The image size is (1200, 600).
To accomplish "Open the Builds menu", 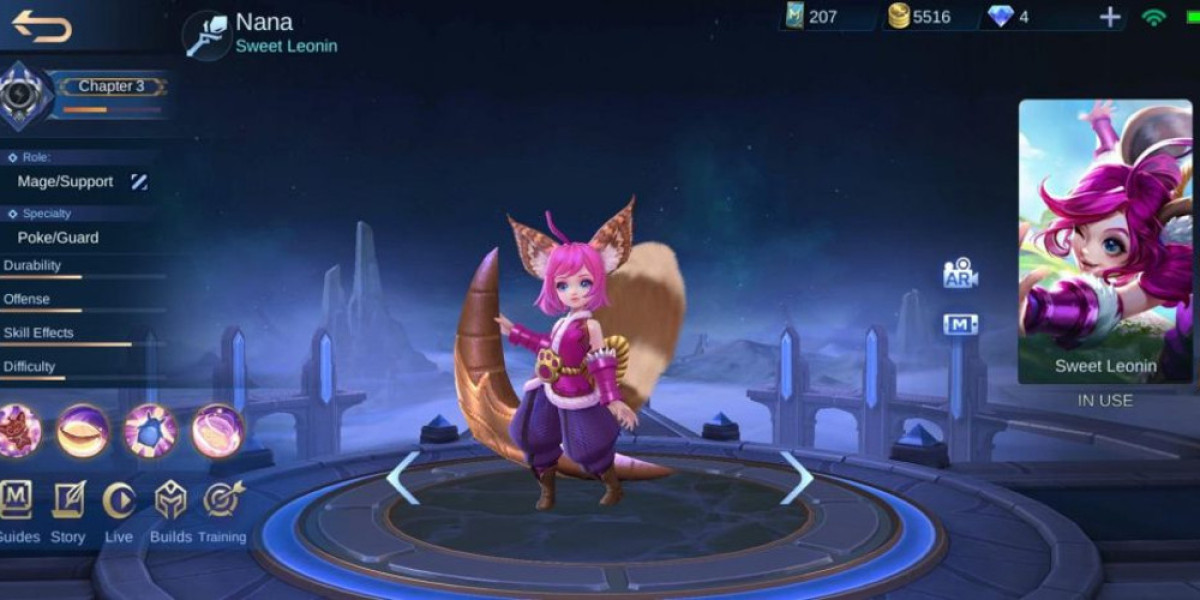I will 171,500.
